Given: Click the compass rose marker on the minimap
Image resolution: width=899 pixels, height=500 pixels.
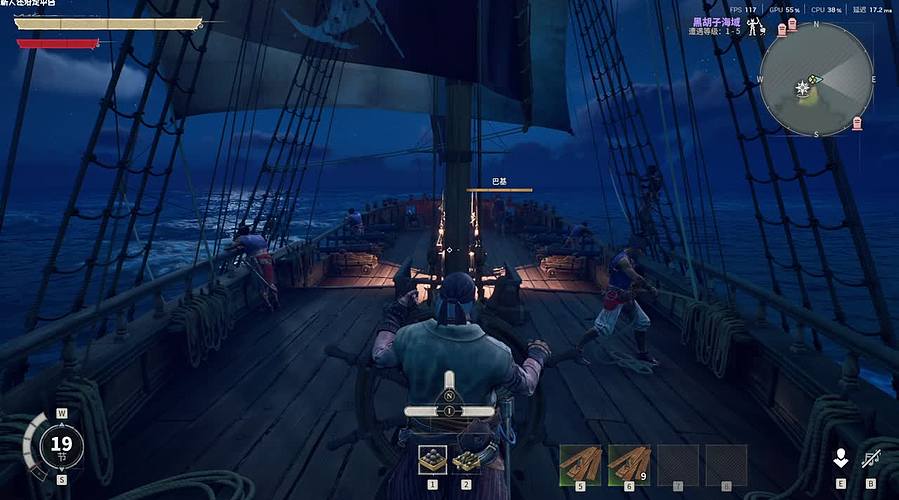Looking at the screenshot, I should [800, 89].
